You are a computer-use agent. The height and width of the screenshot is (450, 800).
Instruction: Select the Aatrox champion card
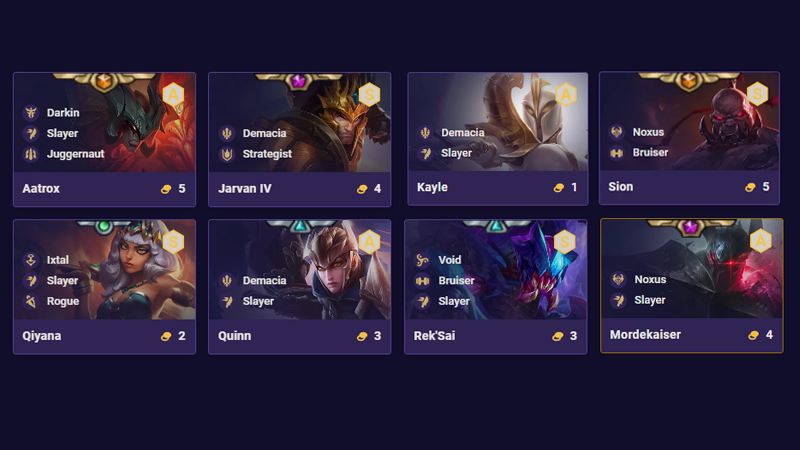[105, 139]
